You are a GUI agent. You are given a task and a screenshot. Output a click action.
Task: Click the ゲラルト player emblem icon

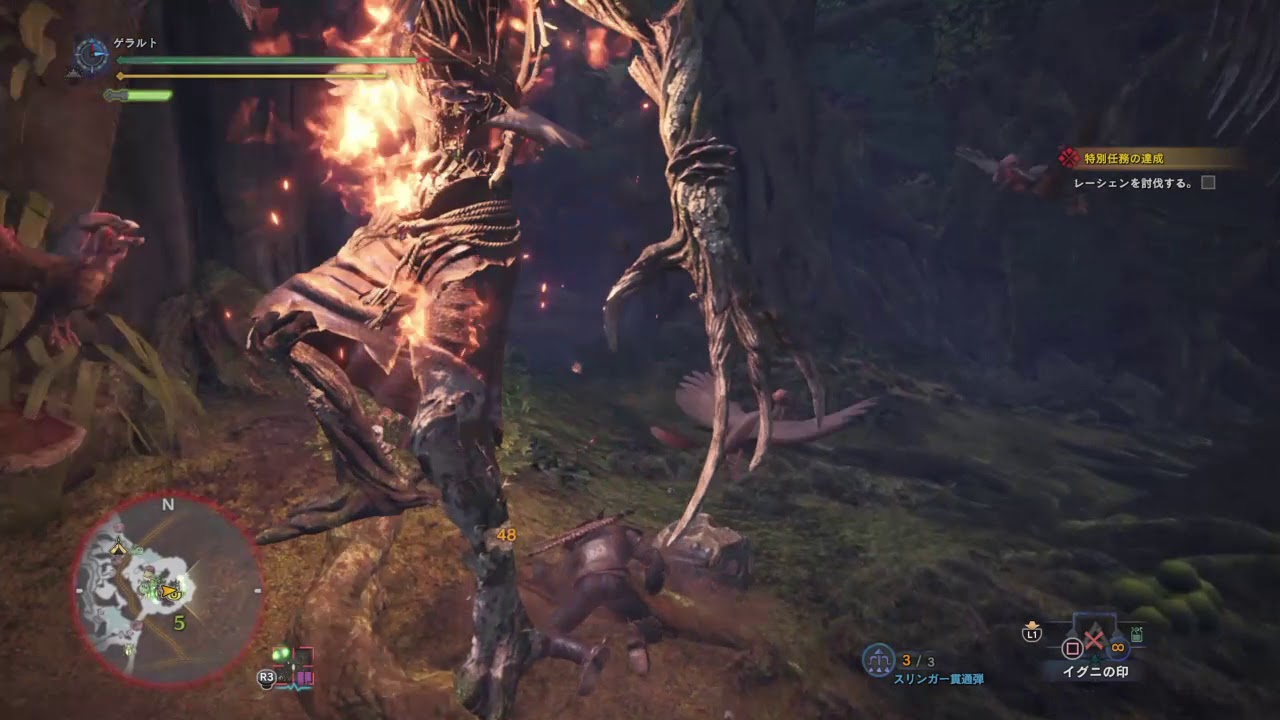pyautogui.click(x=93, y=55)
